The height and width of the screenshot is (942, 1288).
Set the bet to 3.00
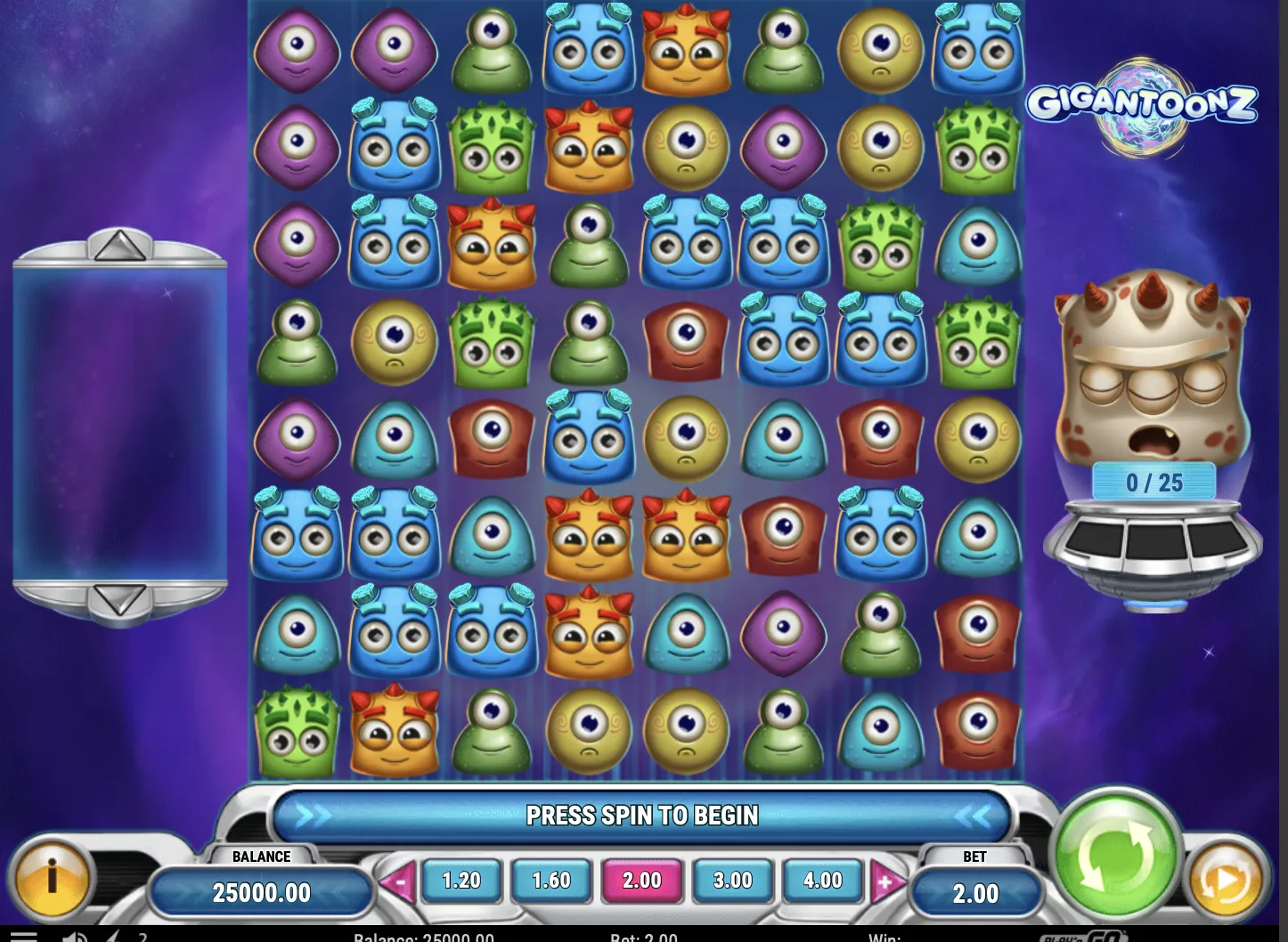point(732,881)
